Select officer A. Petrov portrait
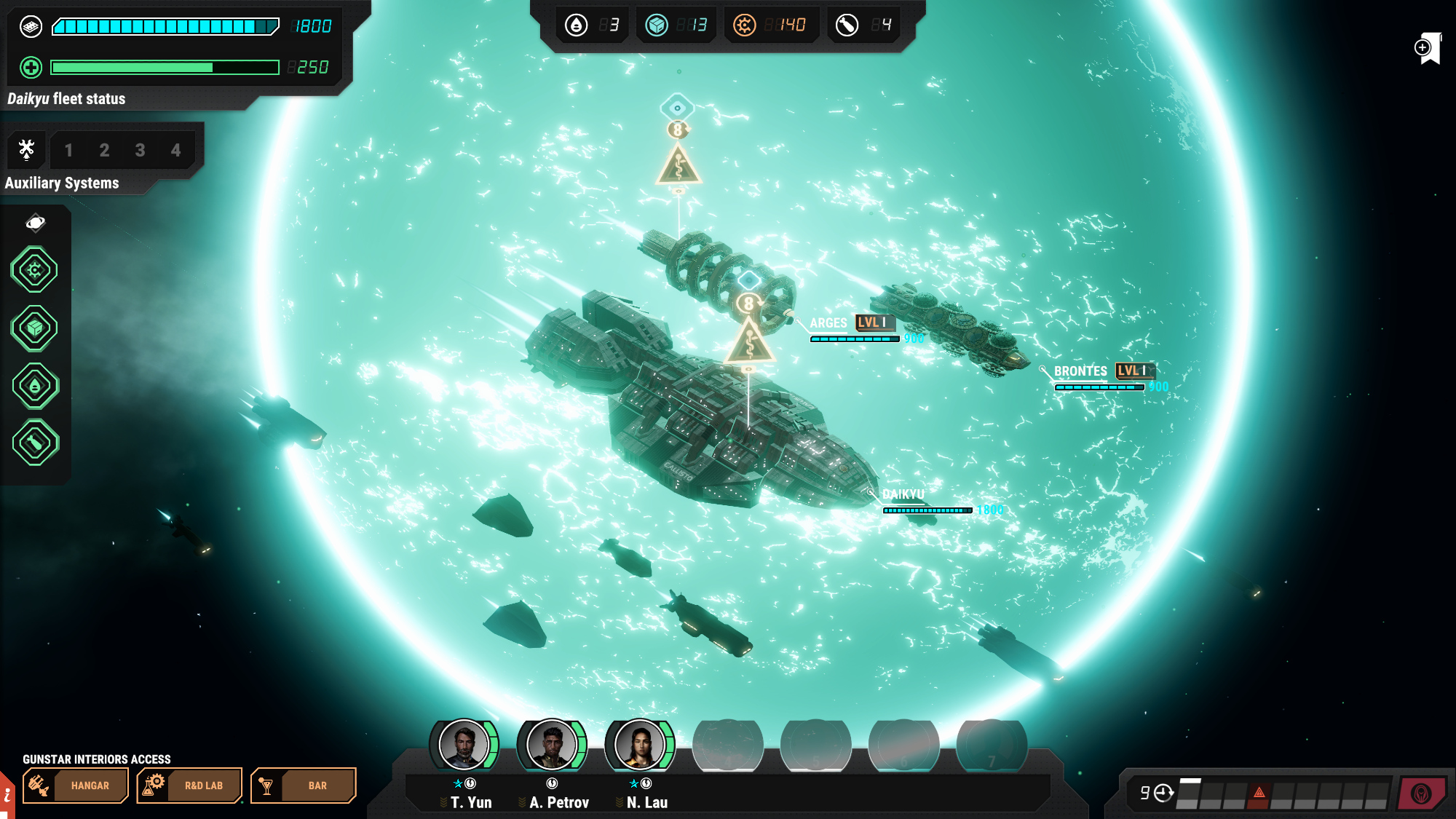The height and width of the screenshot is (819, 1456). point(552,744)
